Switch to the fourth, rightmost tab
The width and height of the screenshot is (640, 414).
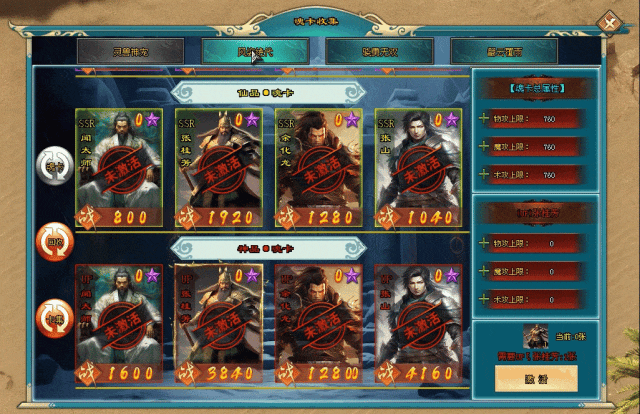pyautogui.click(x=503, y=52)
